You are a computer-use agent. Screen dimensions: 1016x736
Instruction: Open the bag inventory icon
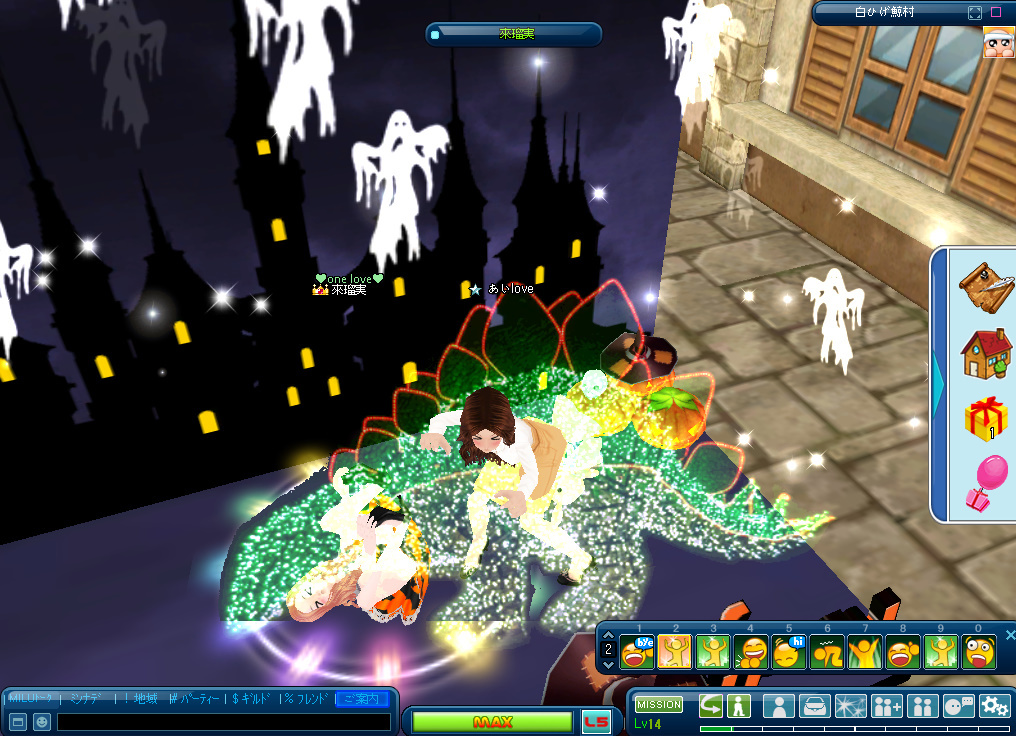[815, 706]
